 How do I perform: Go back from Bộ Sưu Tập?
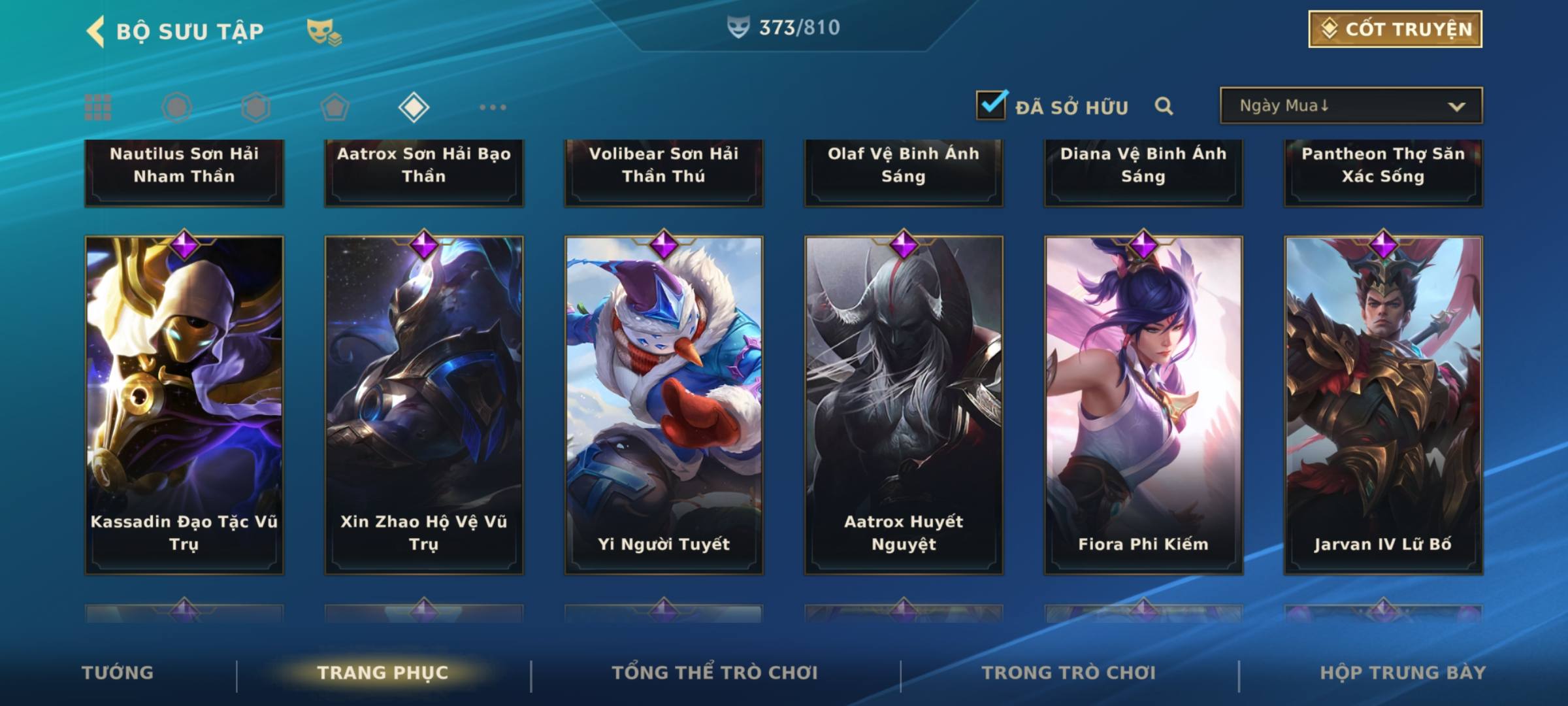tap(95, 31)
